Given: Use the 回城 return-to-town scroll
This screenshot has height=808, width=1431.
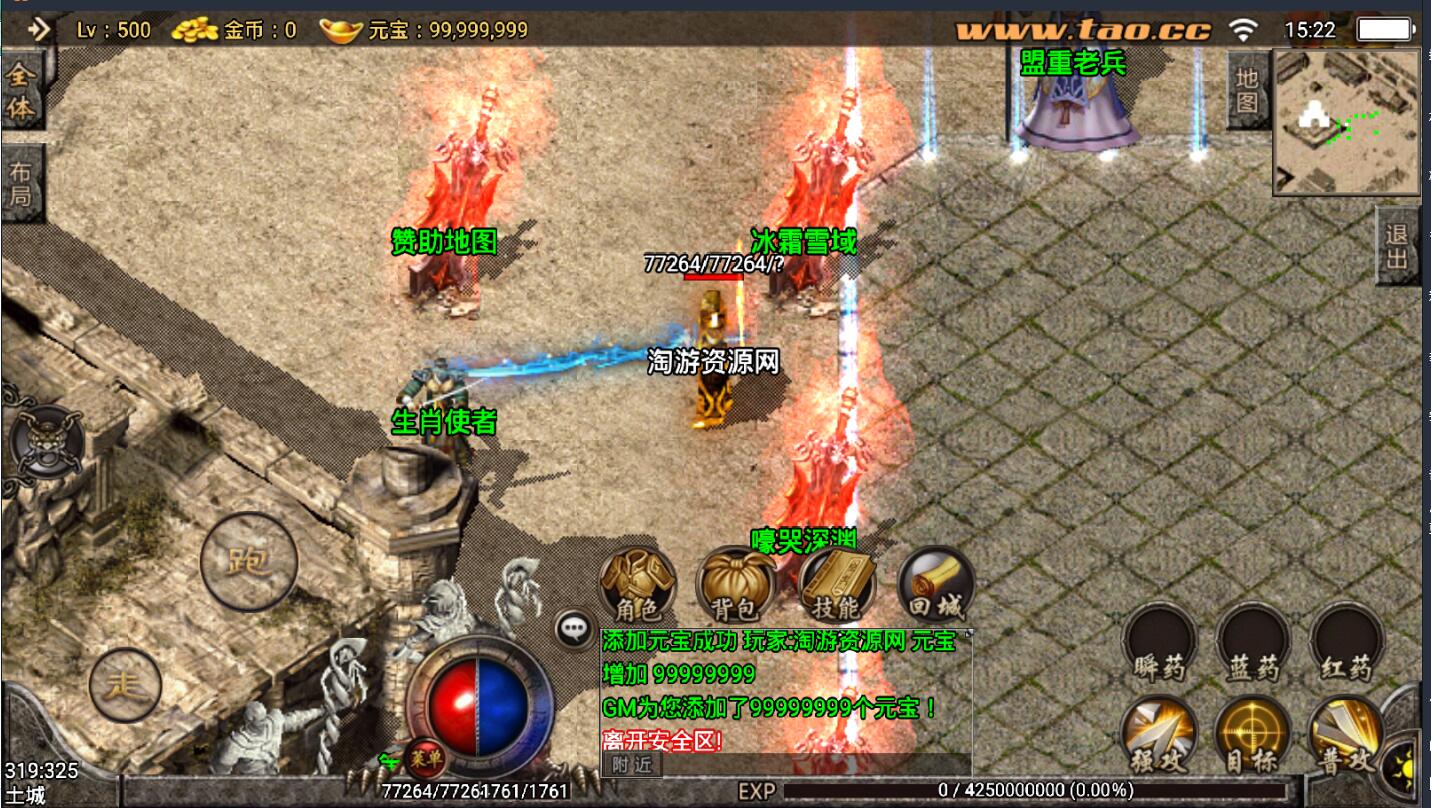Looking at the screenshot, I should (x=935, y=585).
